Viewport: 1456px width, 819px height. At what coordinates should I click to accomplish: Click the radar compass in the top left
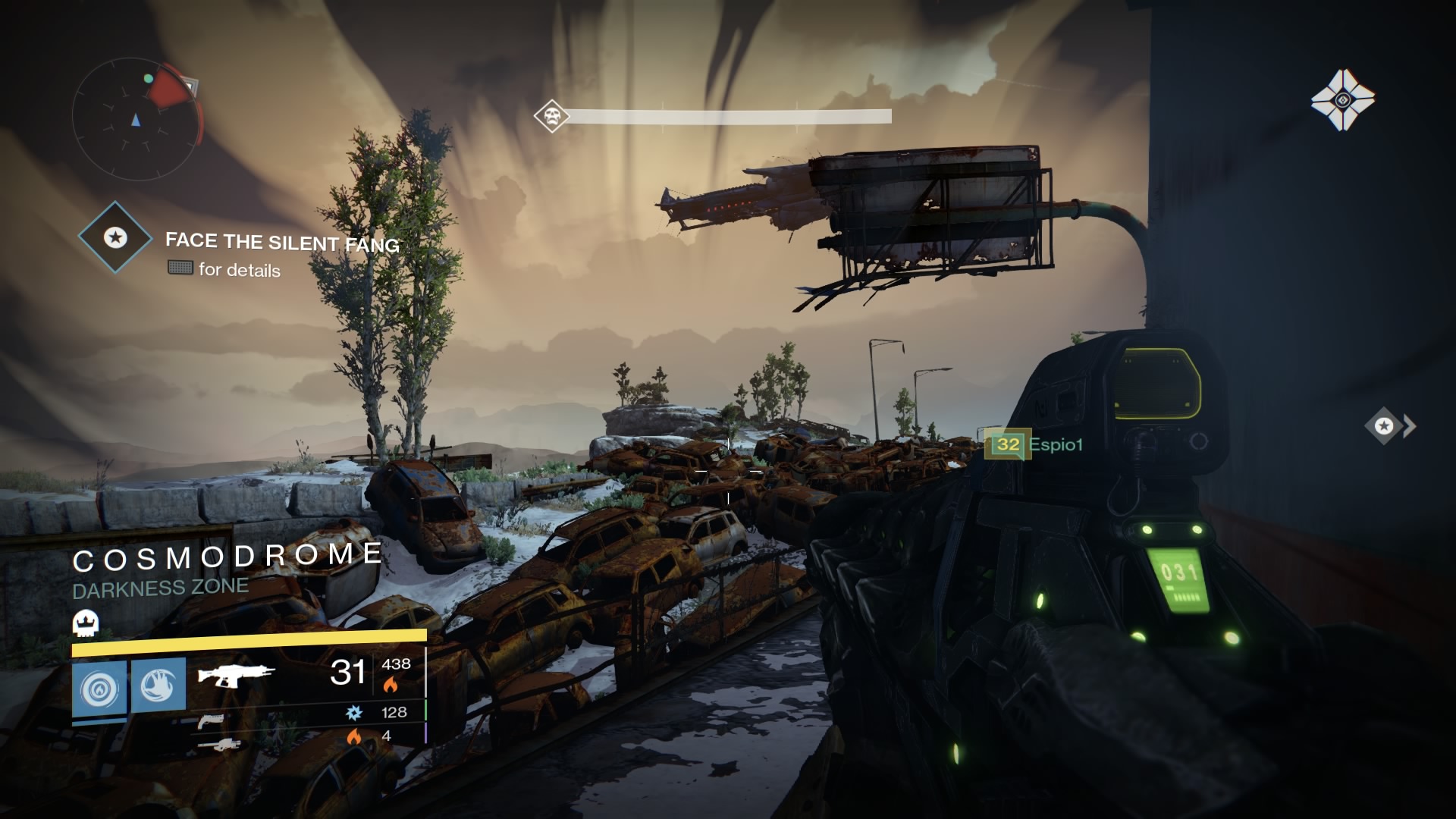click(x=135, y=118)
